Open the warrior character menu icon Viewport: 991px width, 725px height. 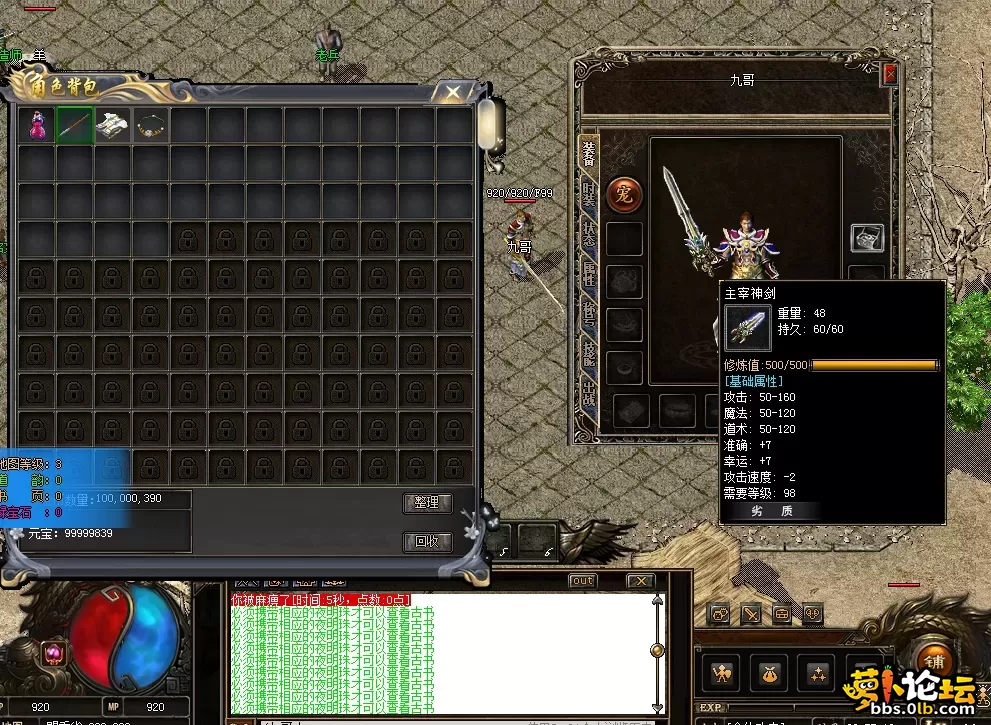click(x=722, y=673)
